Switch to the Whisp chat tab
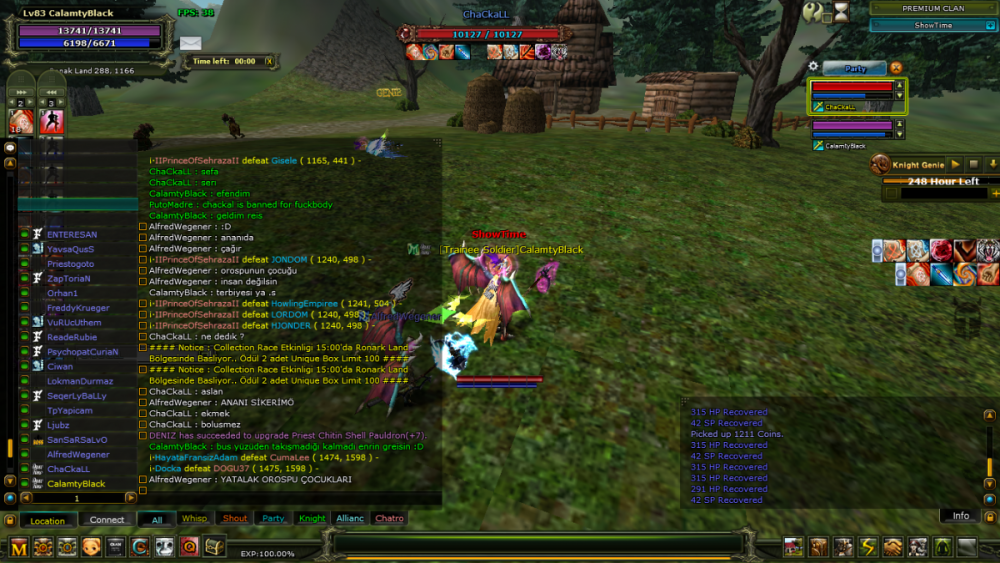The height and width of the screenshot is (563, 1000). [194, 519]
